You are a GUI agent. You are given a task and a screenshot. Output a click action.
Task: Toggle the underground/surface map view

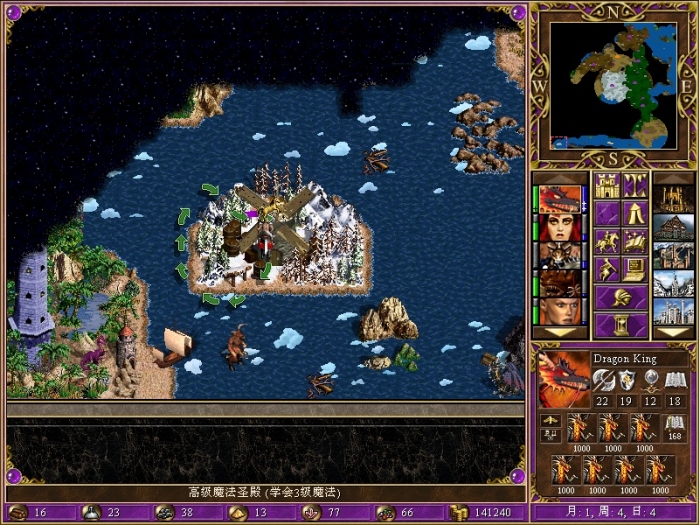pos(634,185)
